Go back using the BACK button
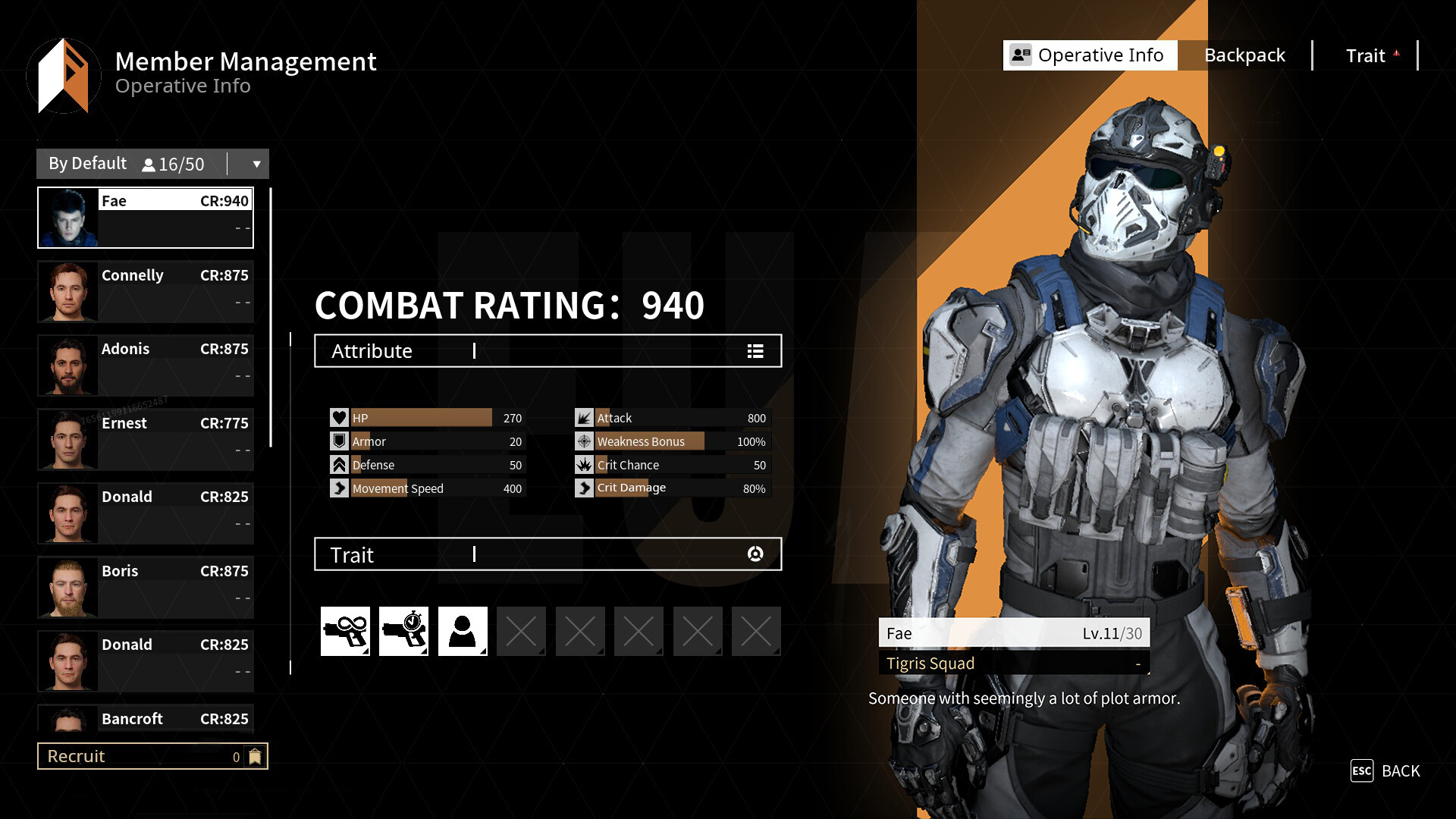1456x819 pixels. (x=1385, y=771)
